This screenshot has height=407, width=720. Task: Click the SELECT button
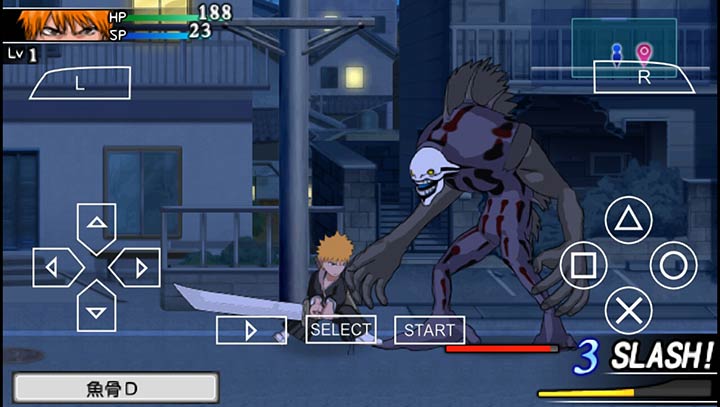(x=341, y=329)
